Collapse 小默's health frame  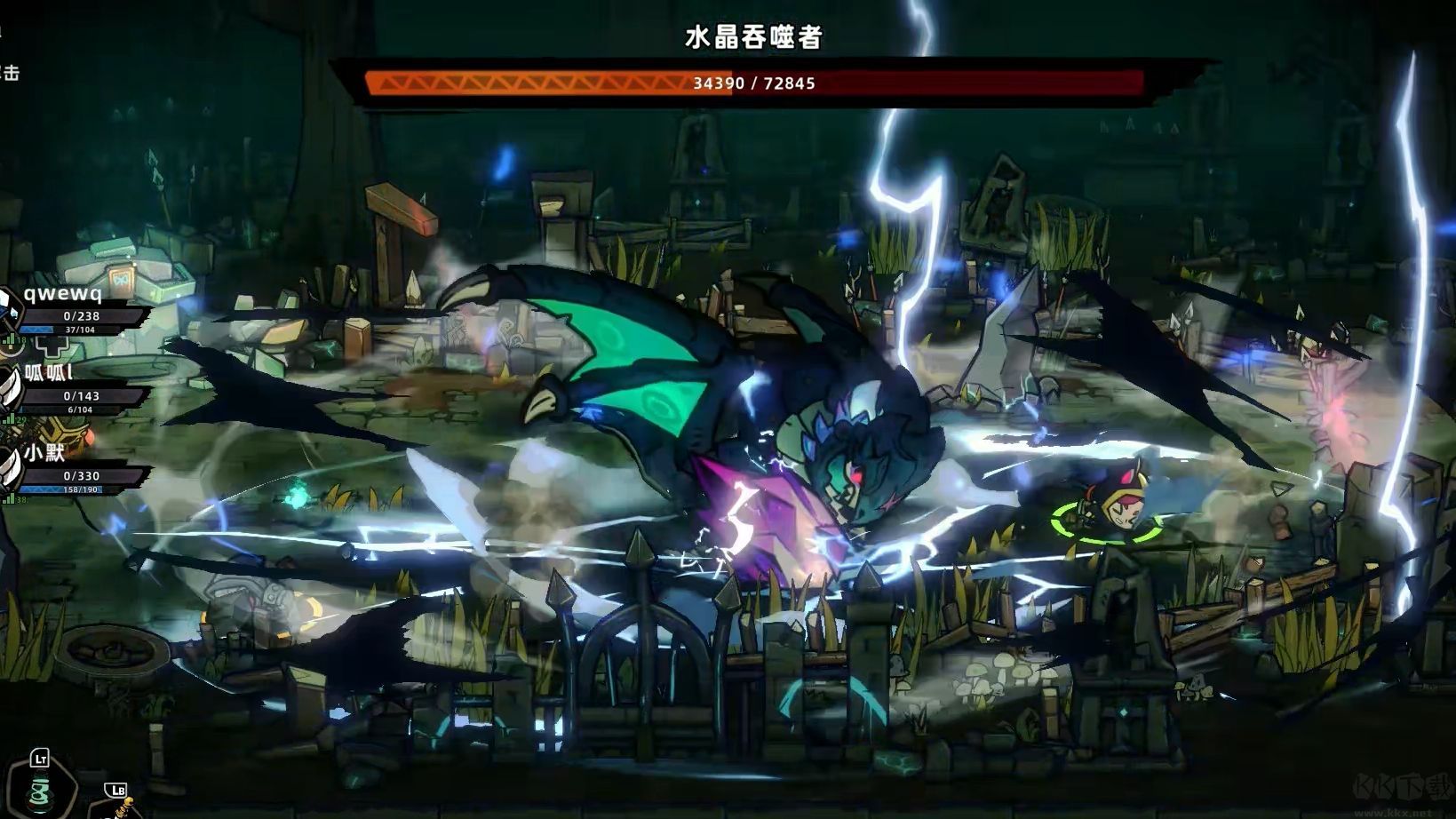[80, 476]
